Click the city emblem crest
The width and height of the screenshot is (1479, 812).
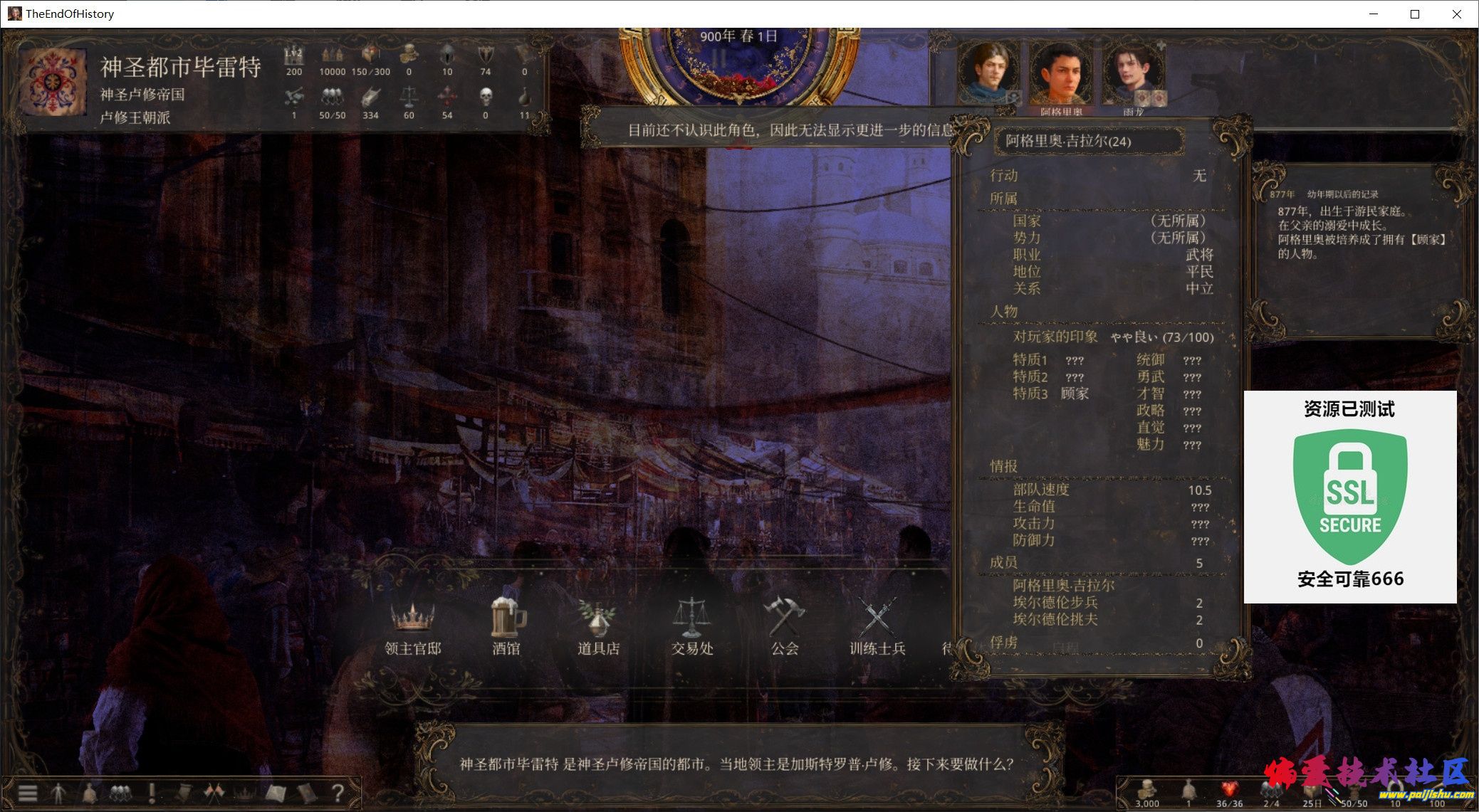pyautogui.click(x=53, y=82)
